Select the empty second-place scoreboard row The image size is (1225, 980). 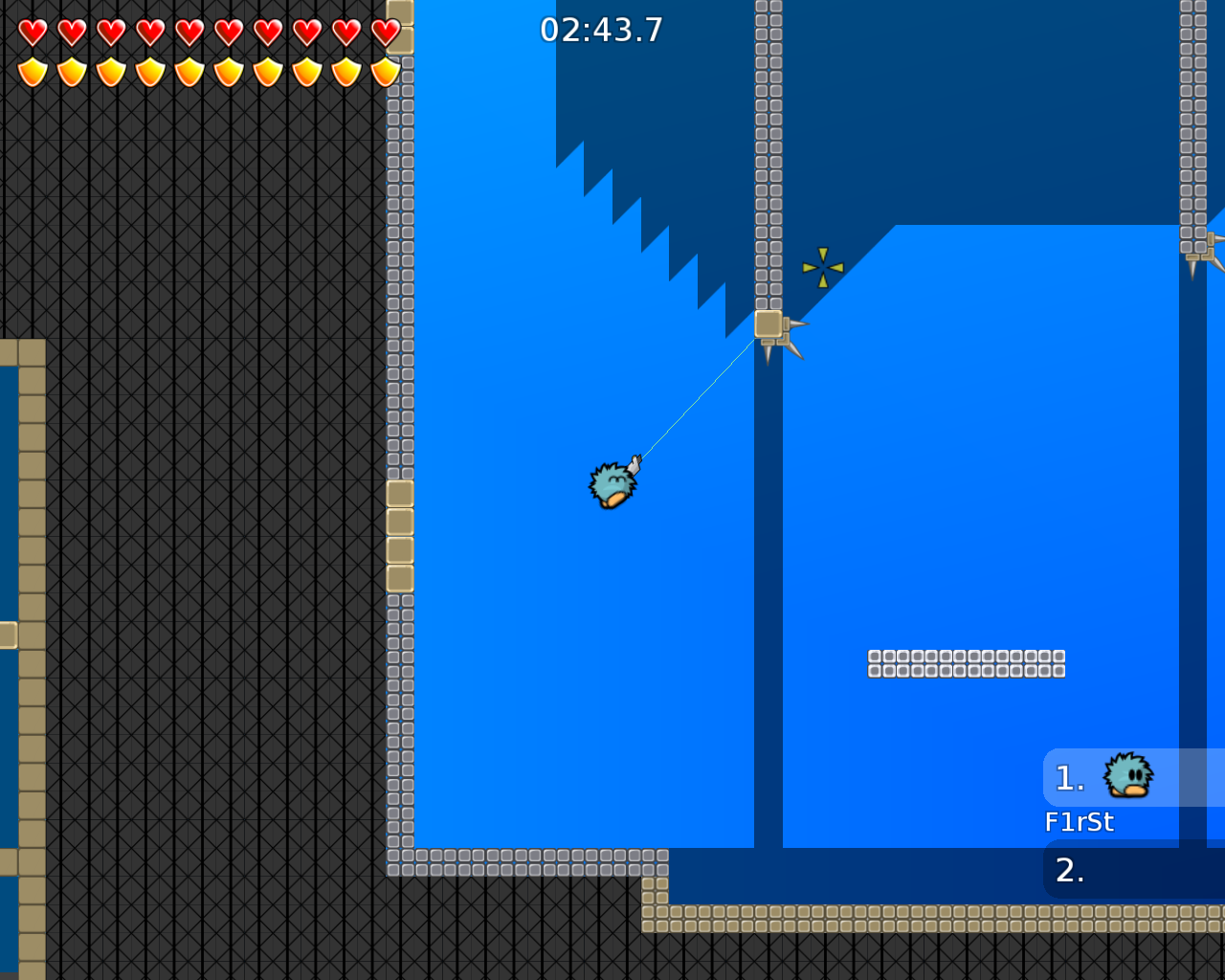point(1133,870)
